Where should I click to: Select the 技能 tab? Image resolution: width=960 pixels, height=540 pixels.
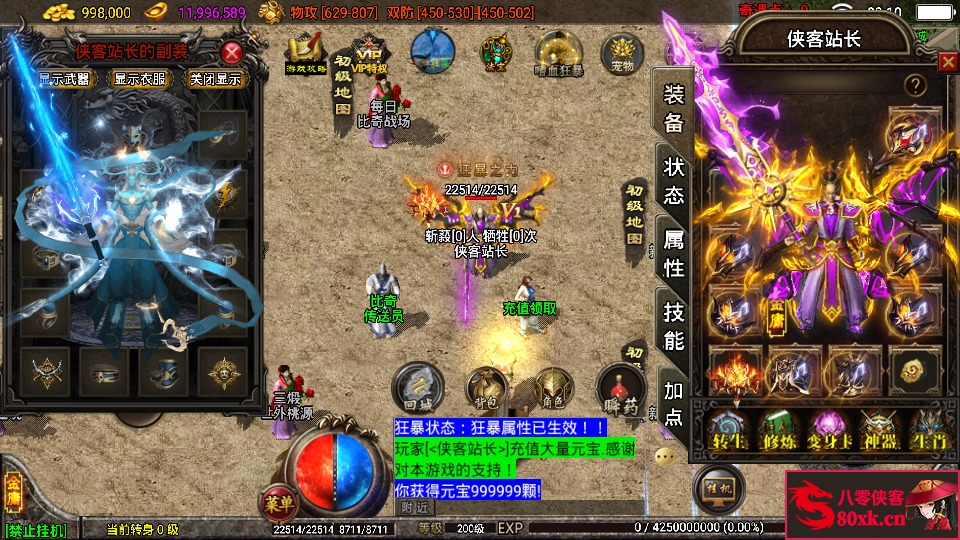tap(675, 327)
